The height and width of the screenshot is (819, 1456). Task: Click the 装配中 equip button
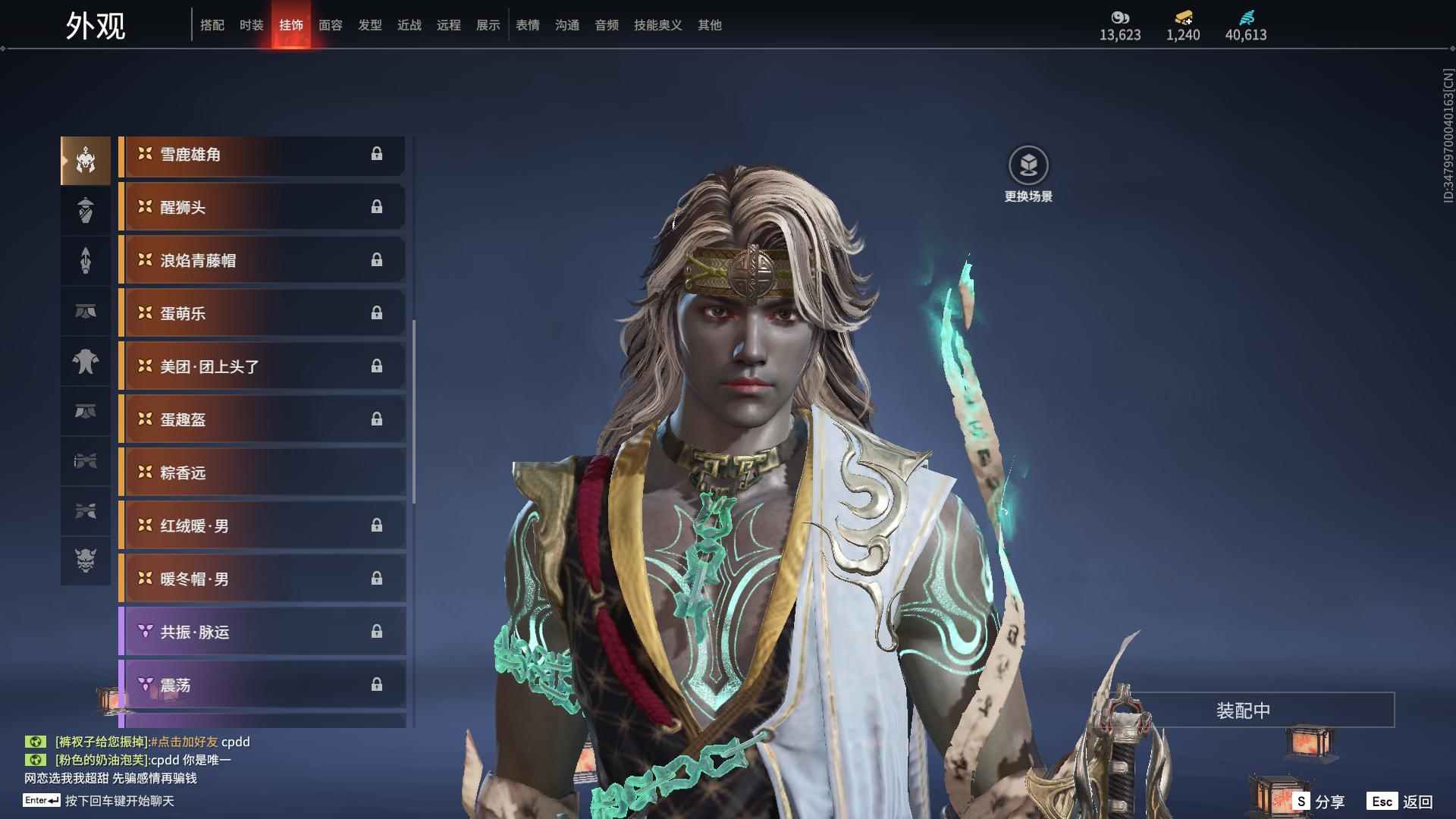pos(1243,711)
